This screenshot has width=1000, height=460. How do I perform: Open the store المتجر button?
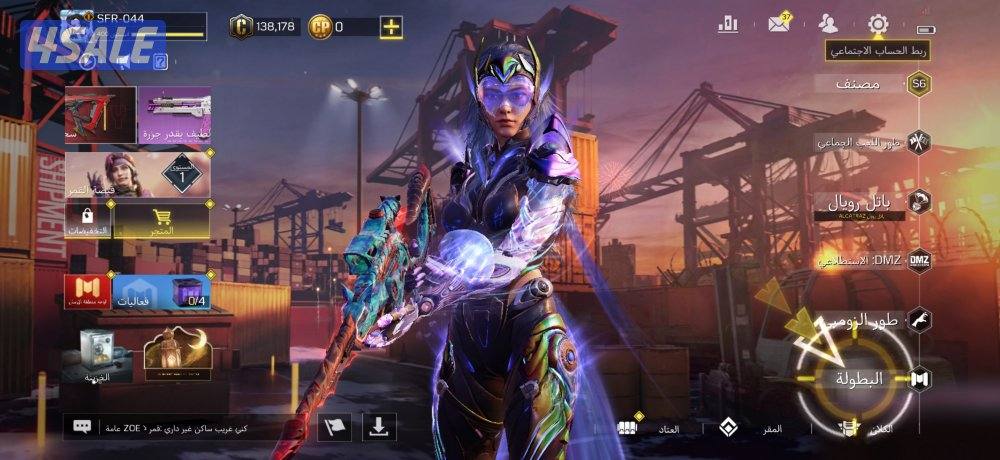tap(161, 221)
